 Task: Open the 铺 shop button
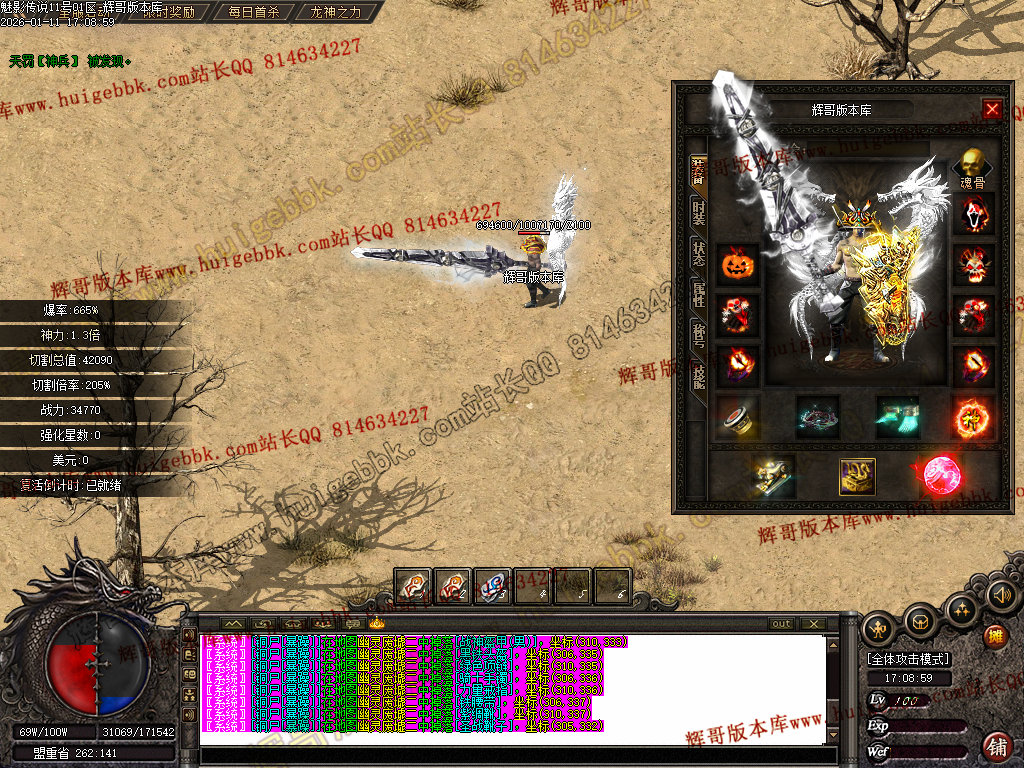[x=996, y=746]
